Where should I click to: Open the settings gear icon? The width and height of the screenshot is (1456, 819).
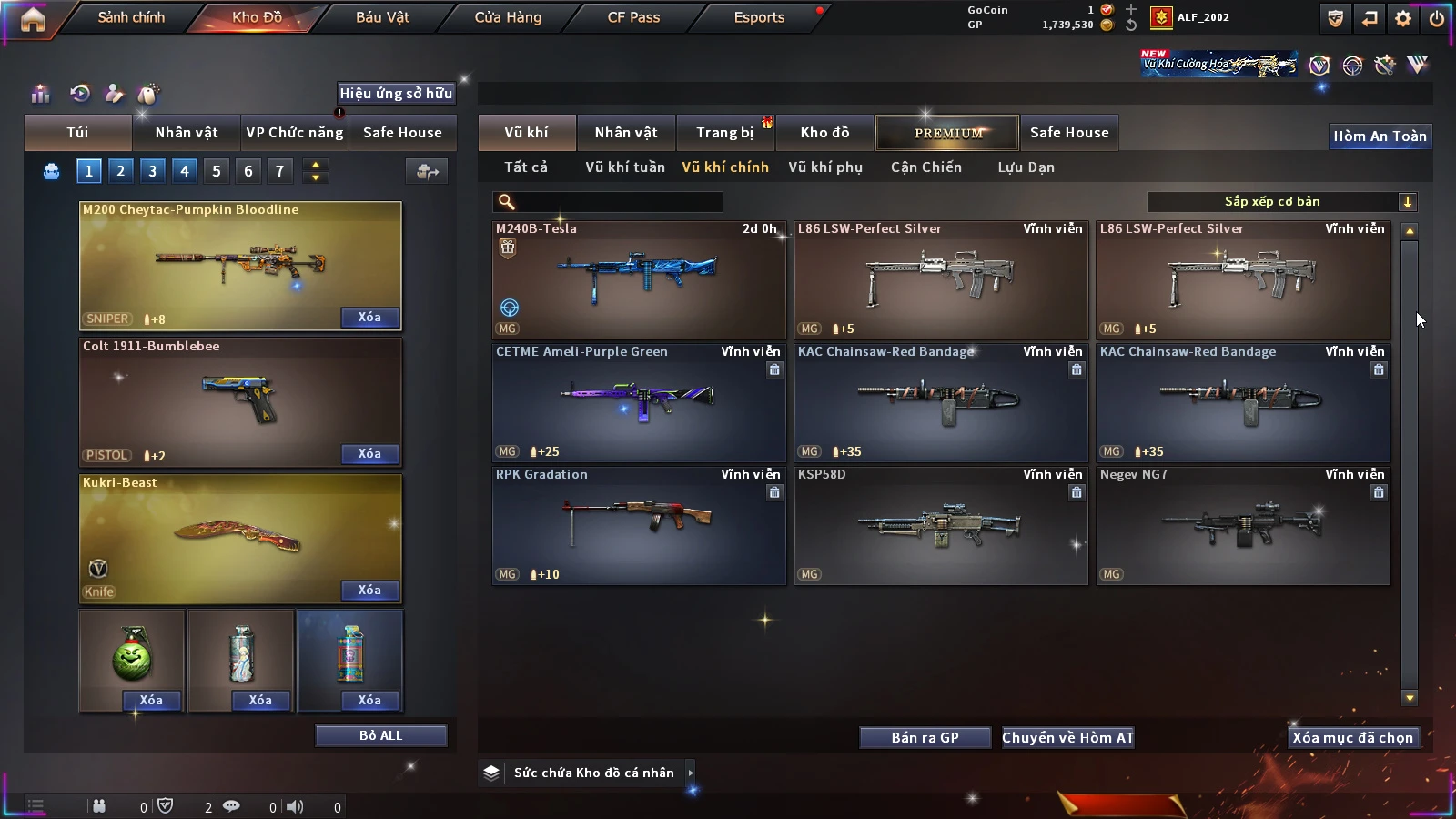click(x=1403, y=18)
